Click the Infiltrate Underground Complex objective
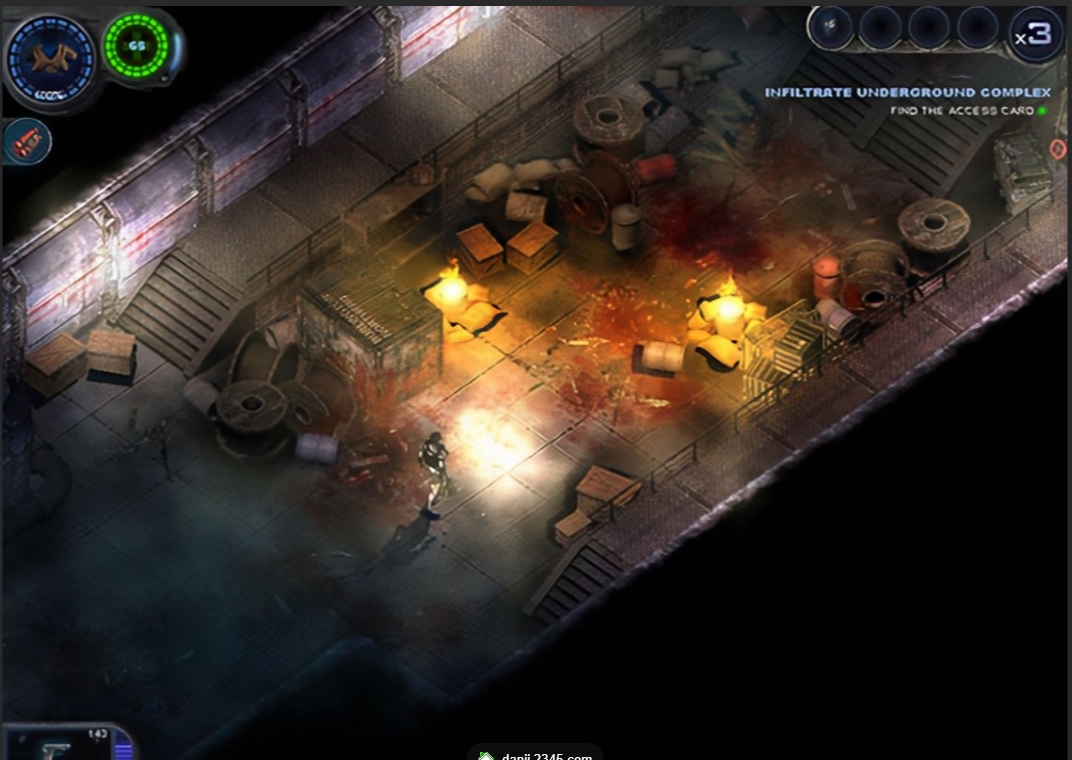 [907, 92]
